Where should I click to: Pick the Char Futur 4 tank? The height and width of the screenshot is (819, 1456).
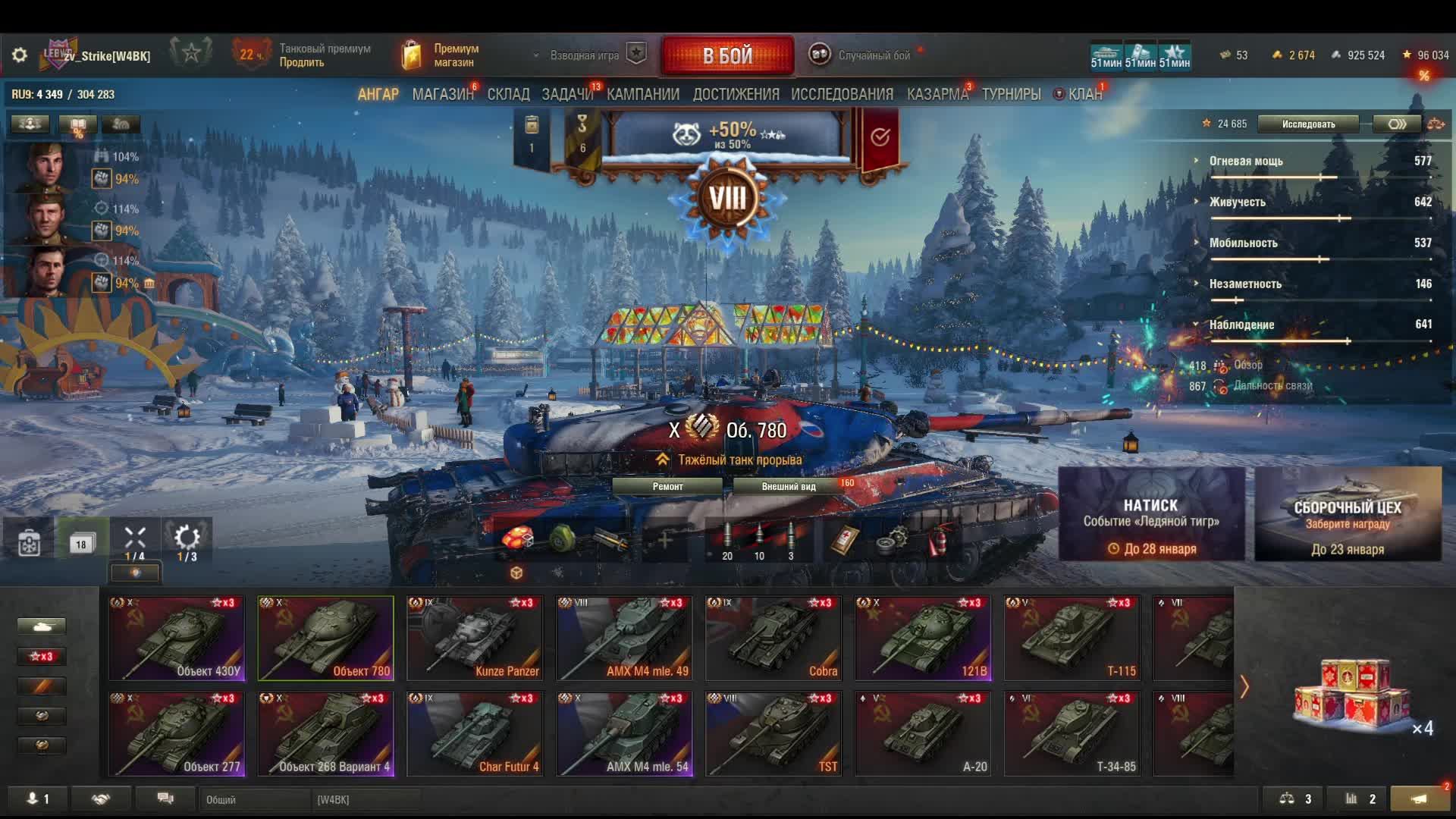pos(475,734)
